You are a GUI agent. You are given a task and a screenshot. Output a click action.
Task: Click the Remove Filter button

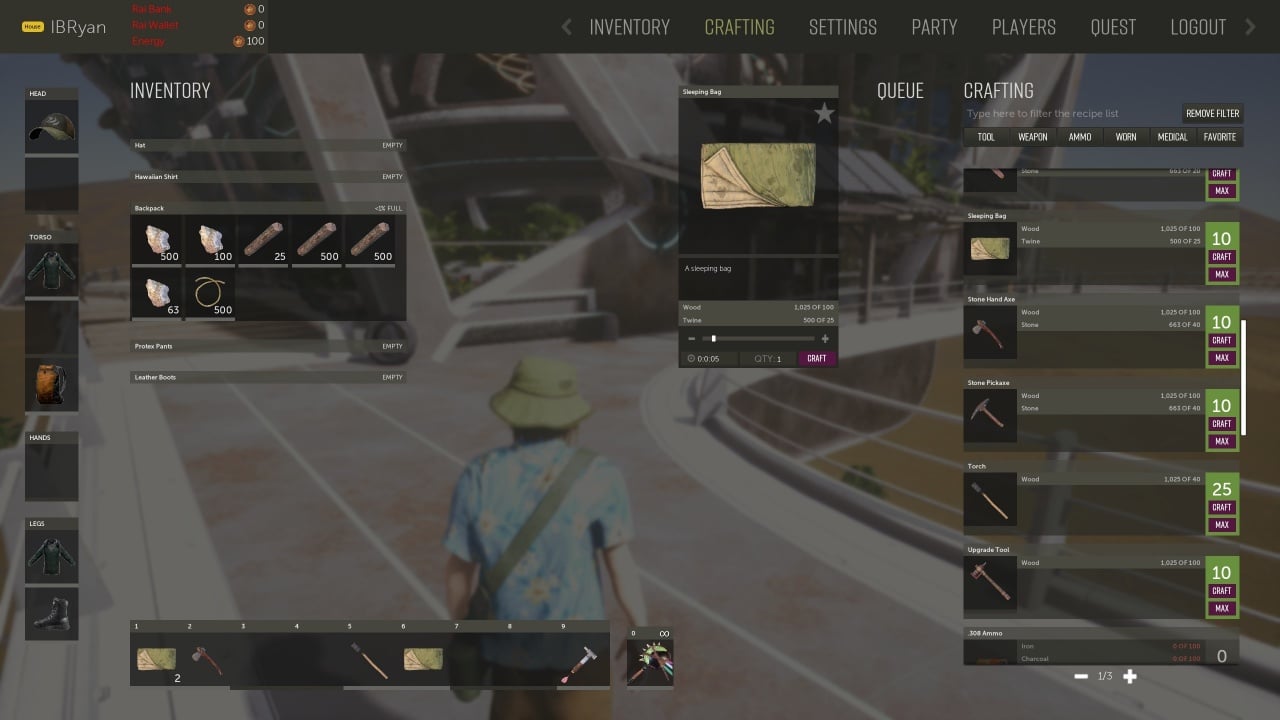point(1212,114)
